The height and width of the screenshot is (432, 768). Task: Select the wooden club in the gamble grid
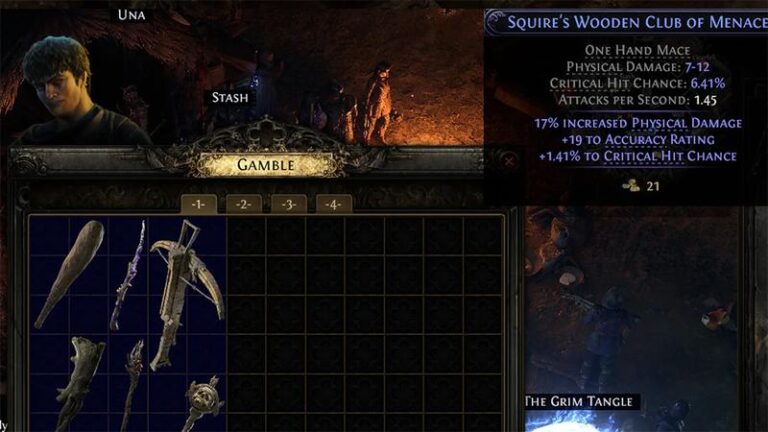click(x=68, y=274)
